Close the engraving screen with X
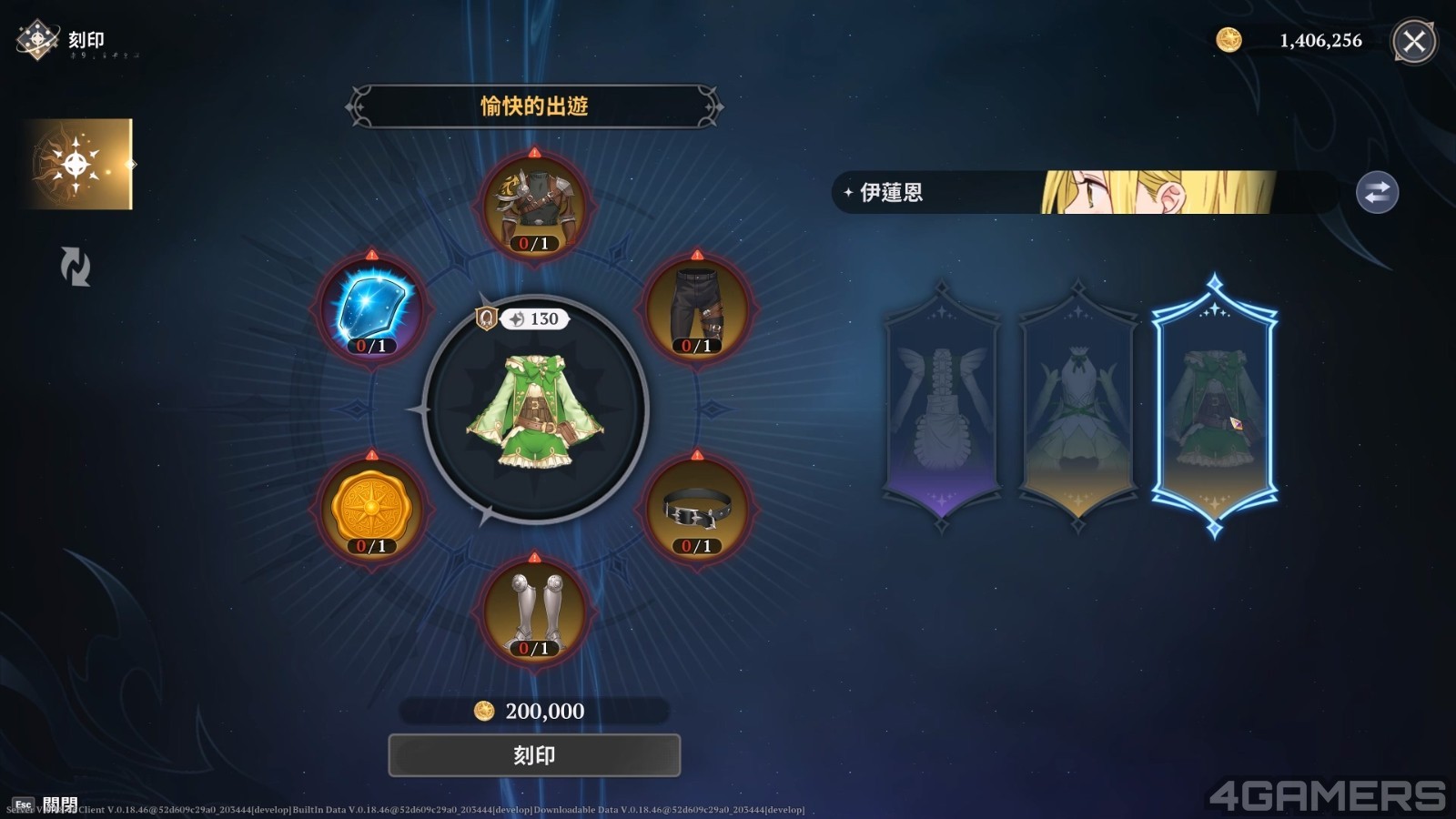The width and height of the screenshot is (1456, 819). (x=1414, y=41)
